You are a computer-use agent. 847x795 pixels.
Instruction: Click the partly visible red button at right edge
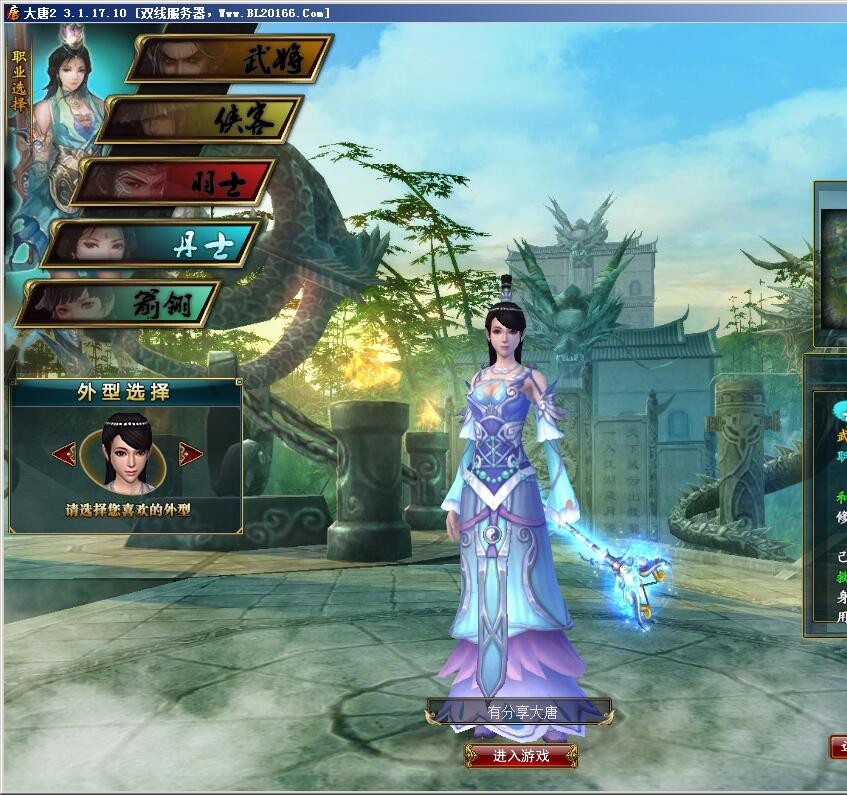click(x=839, y=747)
